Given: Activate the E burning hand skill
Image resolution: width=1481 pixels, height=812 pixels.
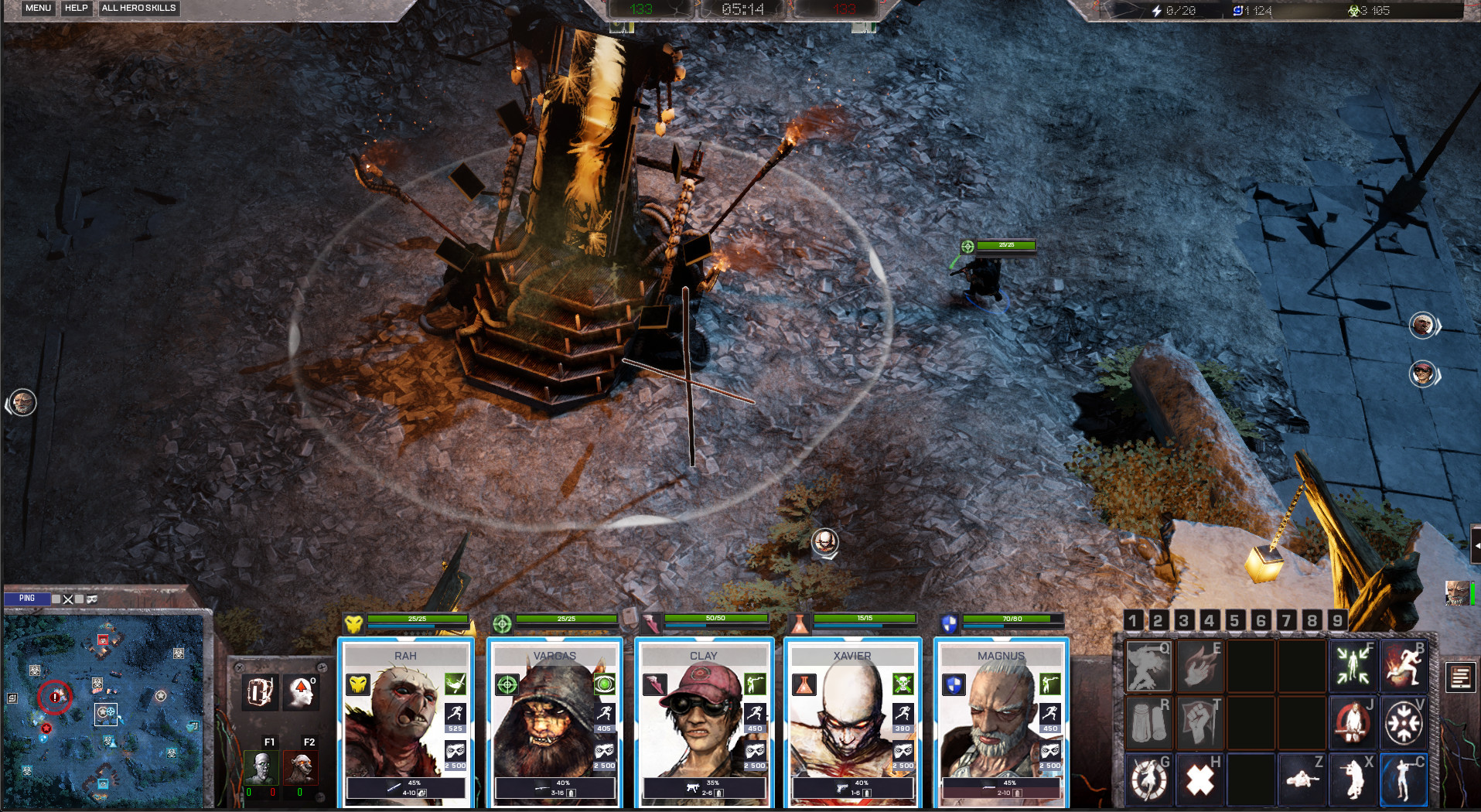Looking at the screenshot, I should coord(1199,666).
